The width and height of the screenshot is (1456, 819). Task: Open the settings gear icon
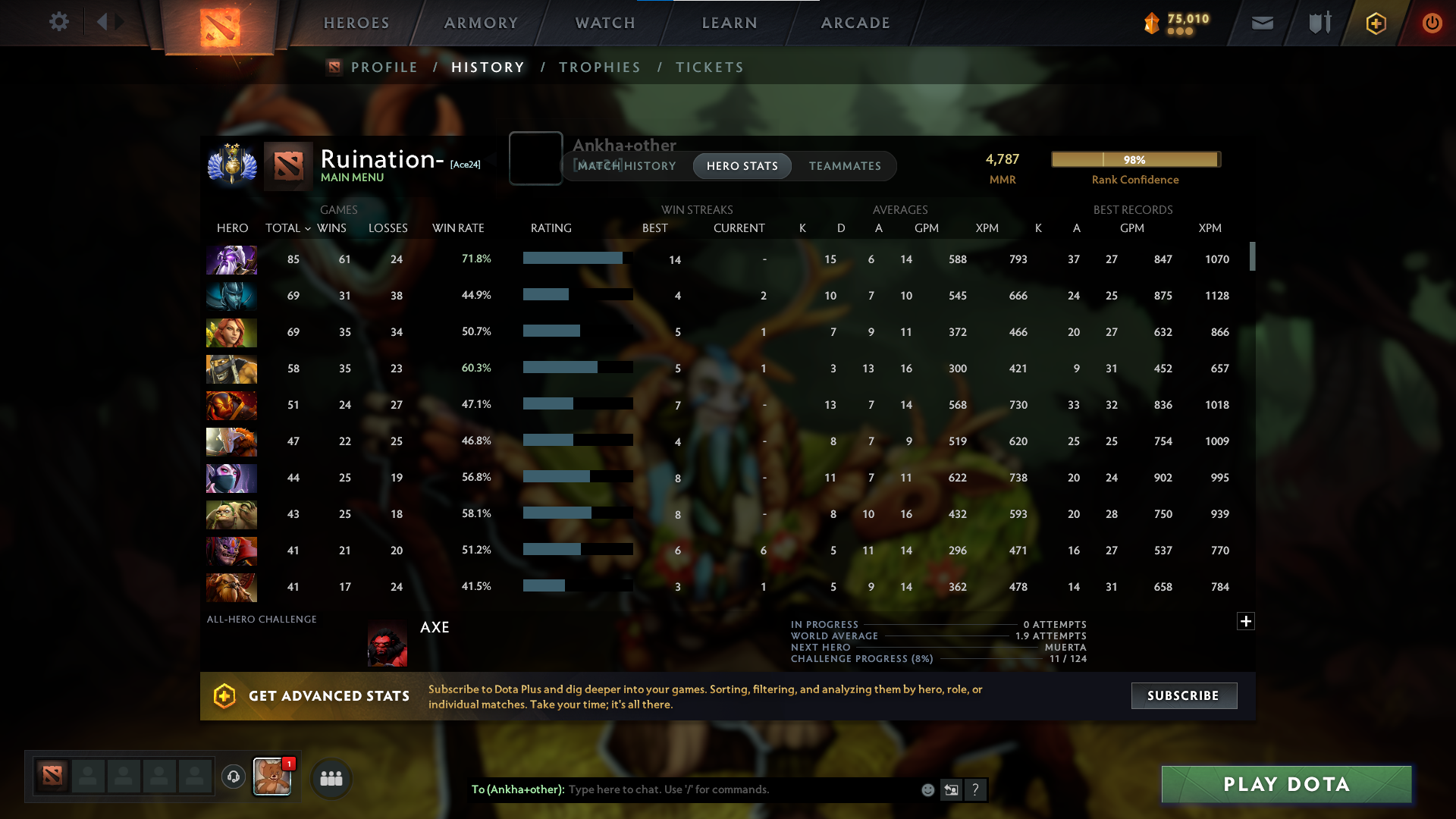tap(59, 22)
